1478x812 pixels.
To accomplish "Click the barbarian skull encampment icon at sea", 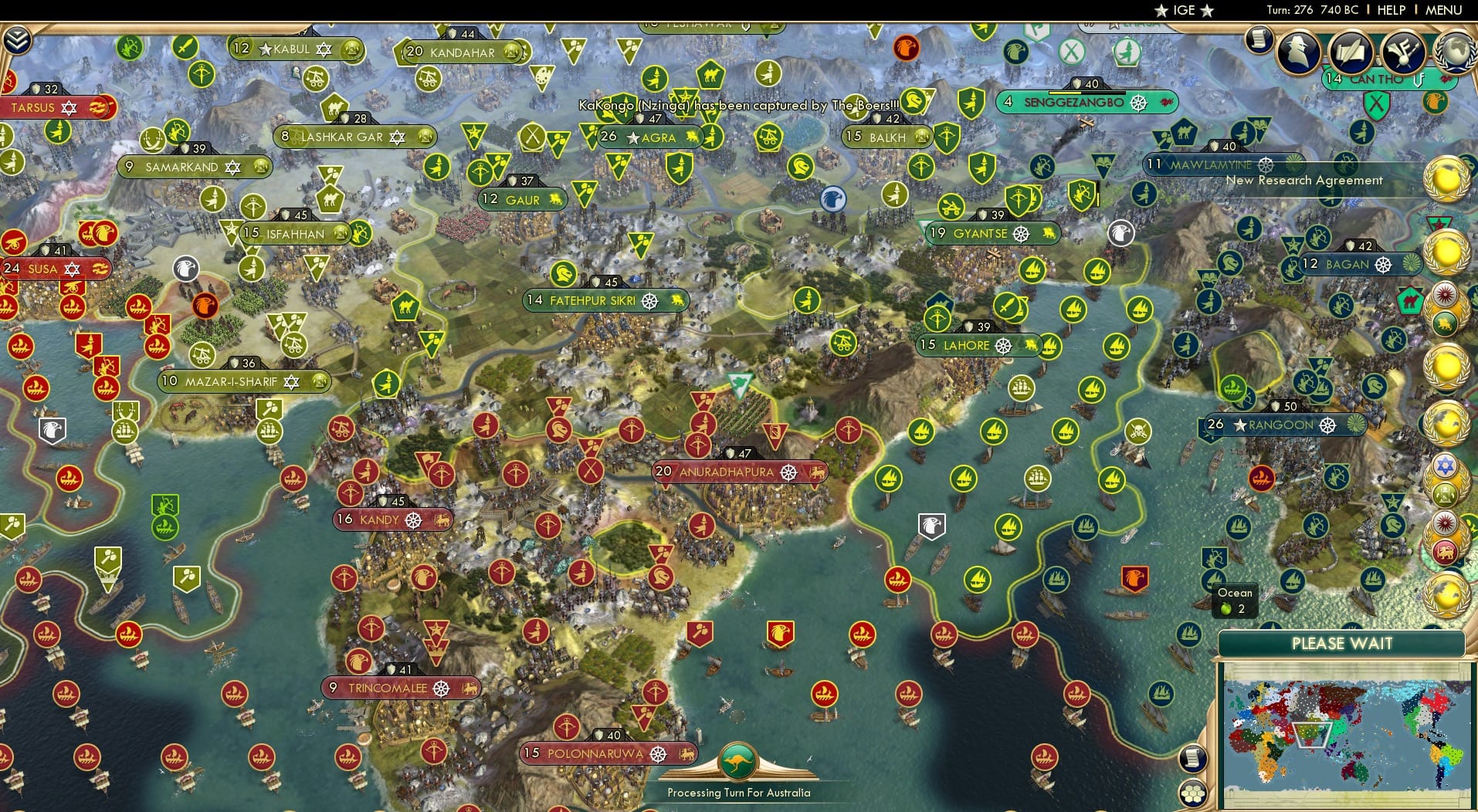I will tap(1139, 431).
